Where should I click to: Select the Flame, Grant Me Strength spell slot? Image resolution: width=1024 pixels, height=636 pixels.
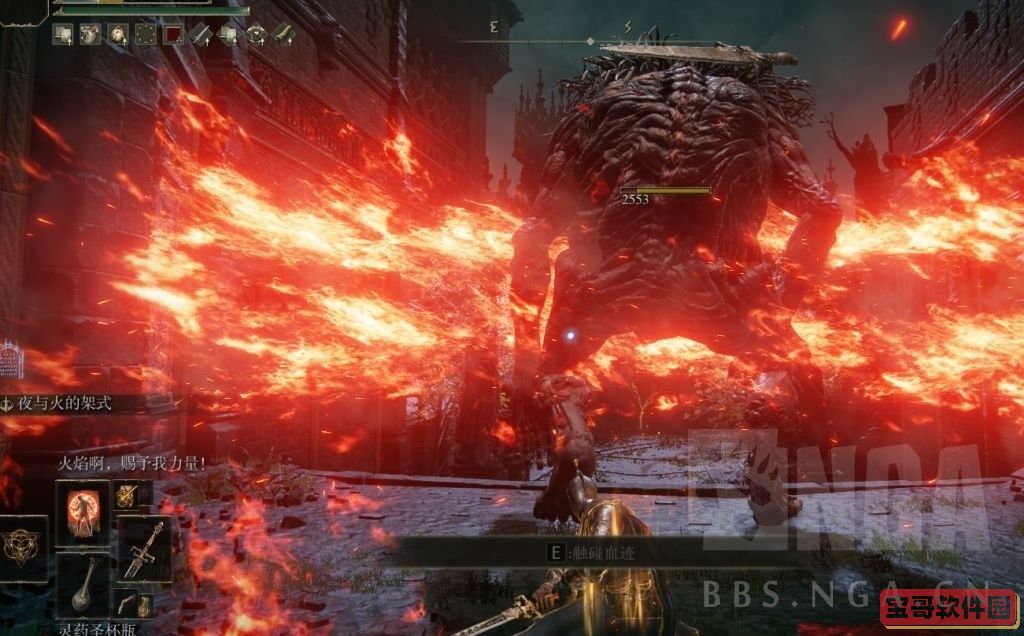82,513
